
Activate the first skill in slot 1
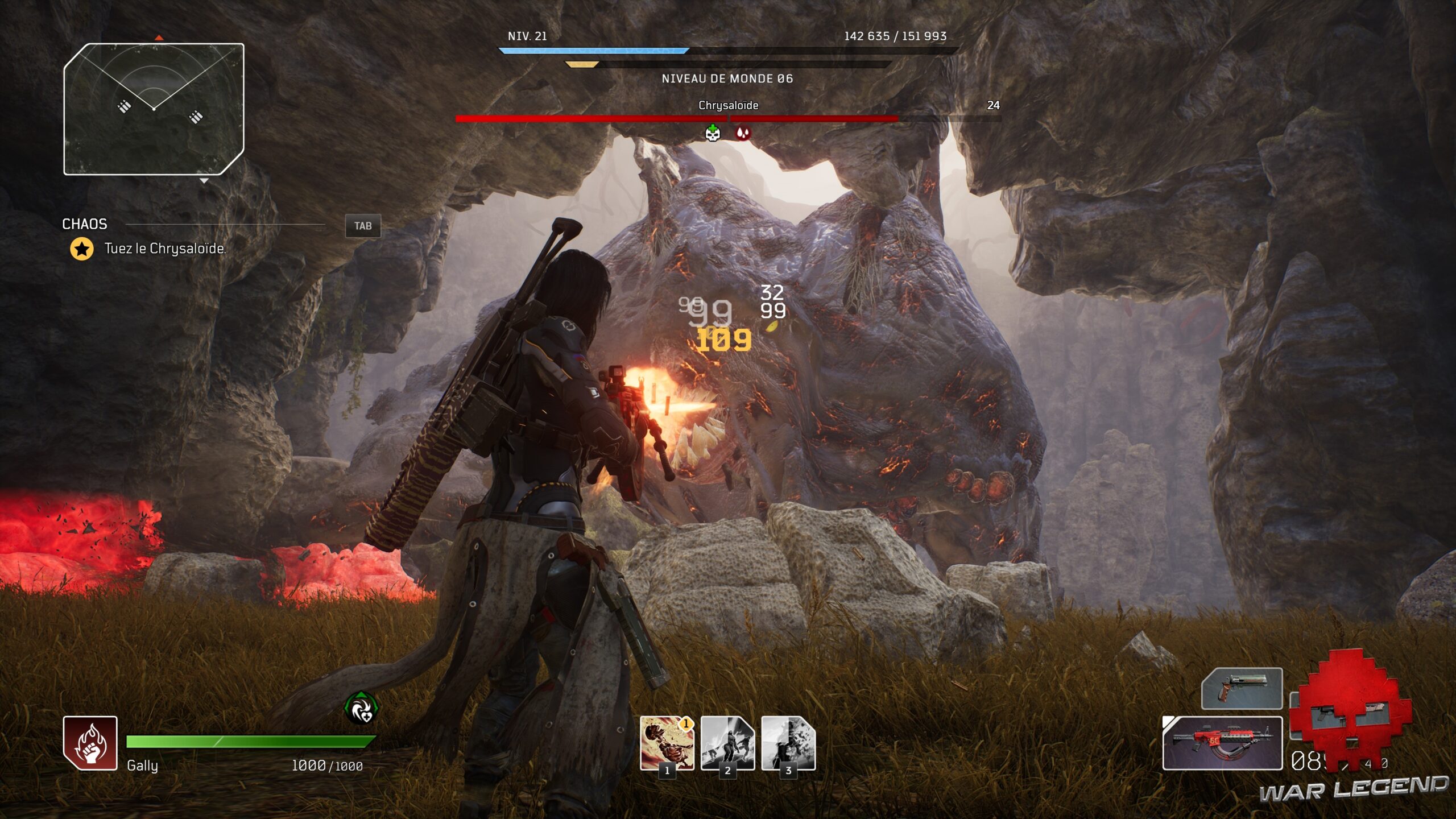pos(667,743)
